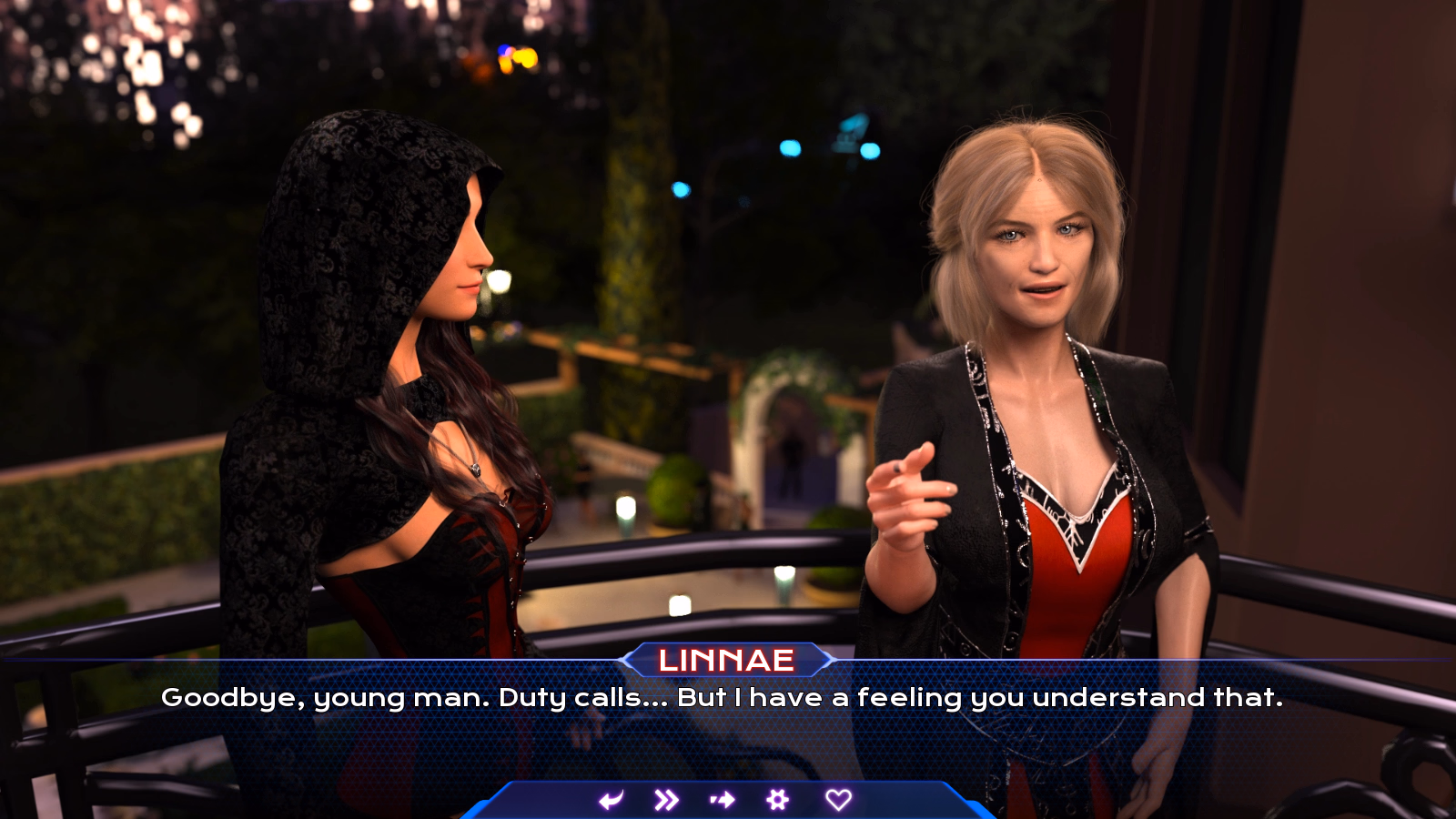
Task: Open settings with the gear icon
Action: click(x=778, y=800)
